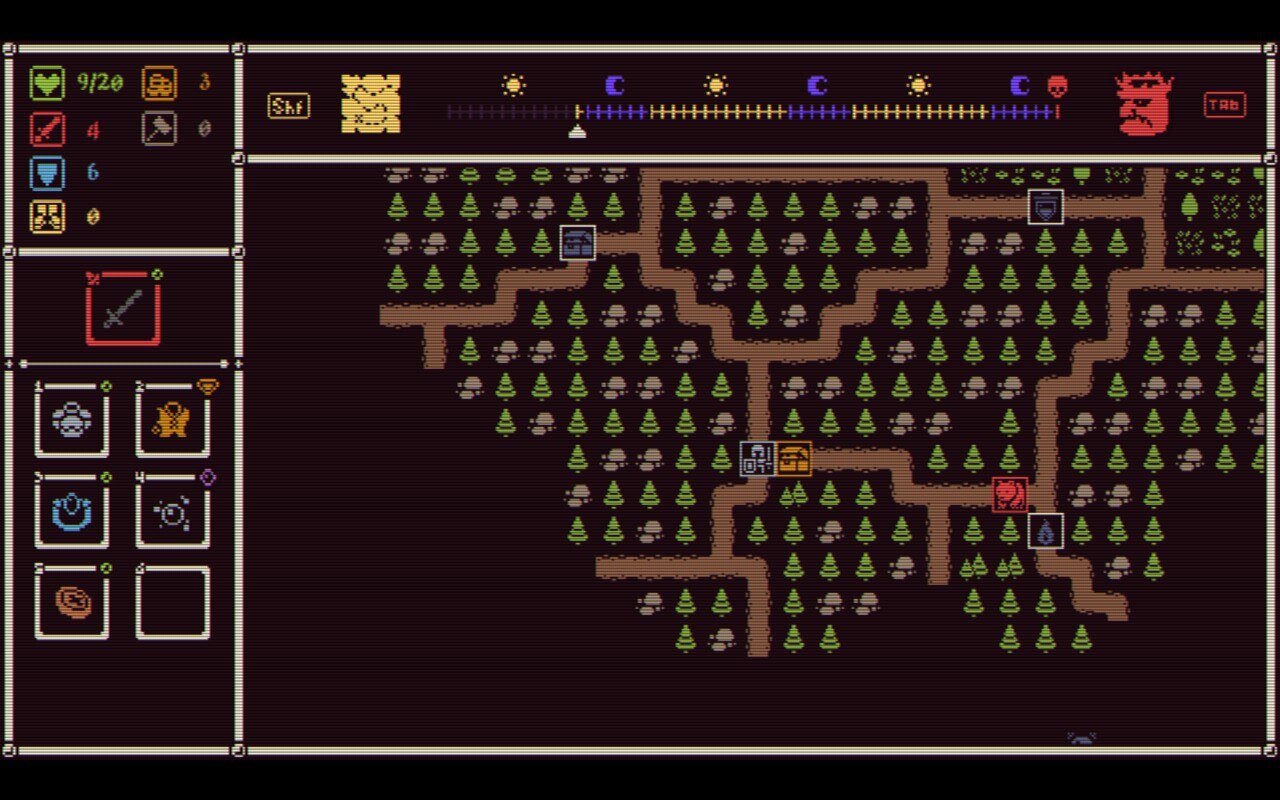Click the empty inventory slot 6
1280x800 pixels.
pyautogui.click(x=172, y=603)
